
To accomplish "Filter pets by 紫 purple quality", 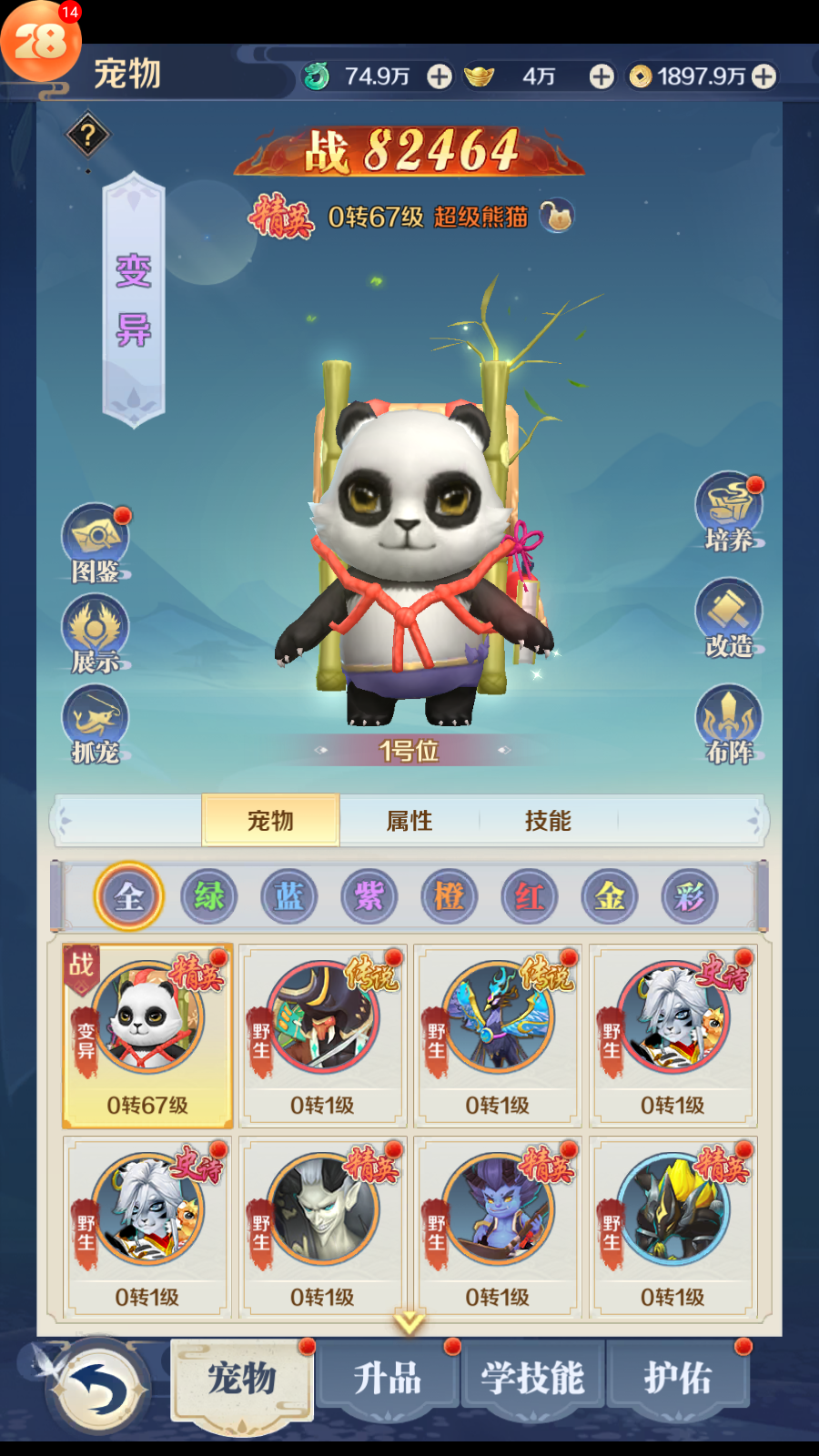I will [369, 896].
